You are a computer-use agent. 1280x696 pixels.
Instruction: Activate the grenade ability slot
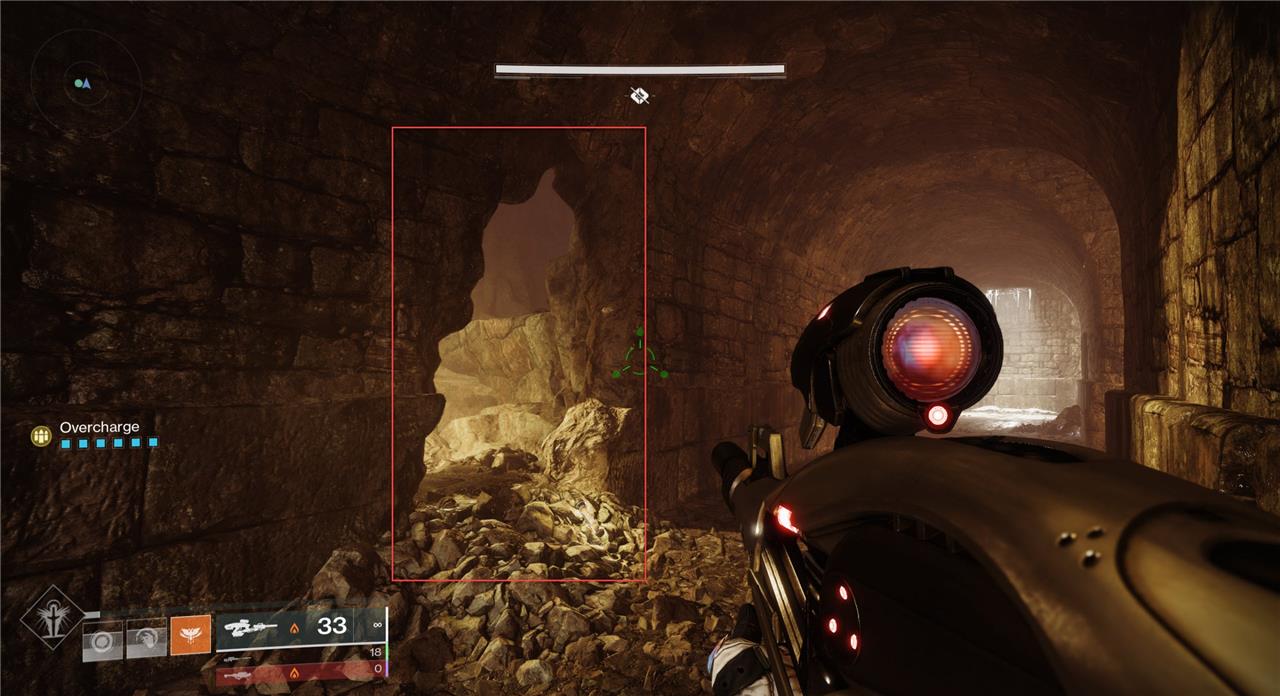tap(102, 638)
